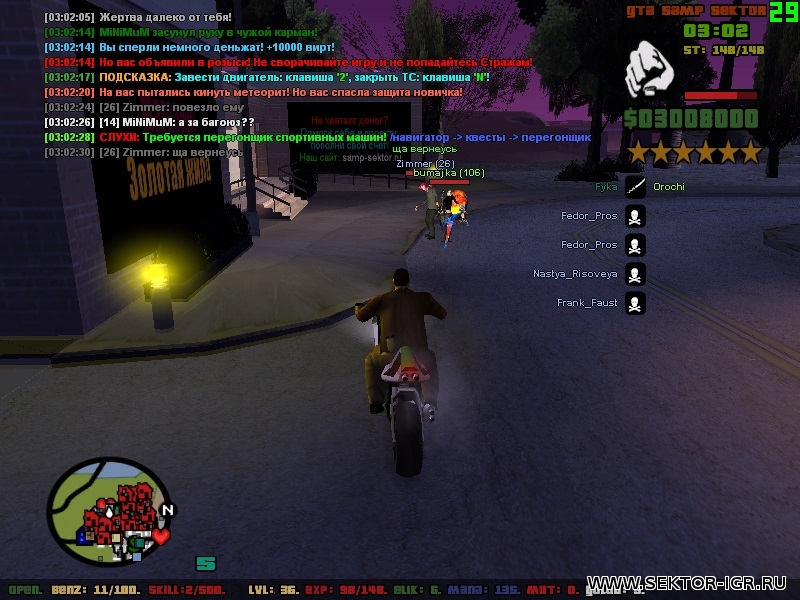This screenshot has height=600, width=800.
Task: Click the skull icon beside Frank_Faust
Action: pyautogui.click(x=635, y=302)
